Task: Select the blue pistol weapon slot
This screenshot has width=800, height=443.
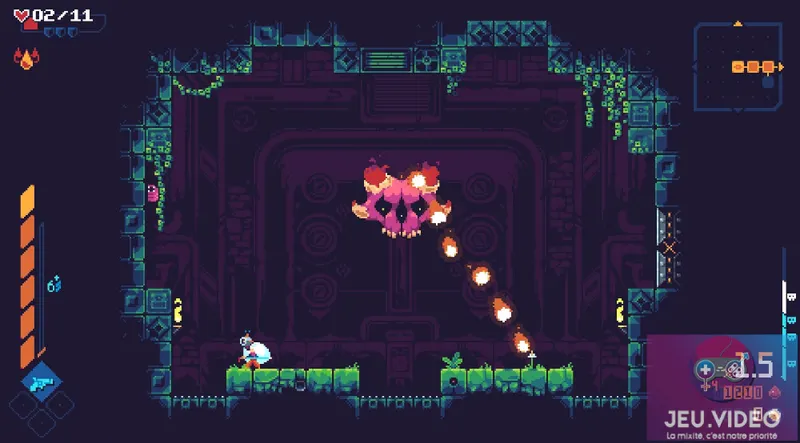Action: coord(42,382)
